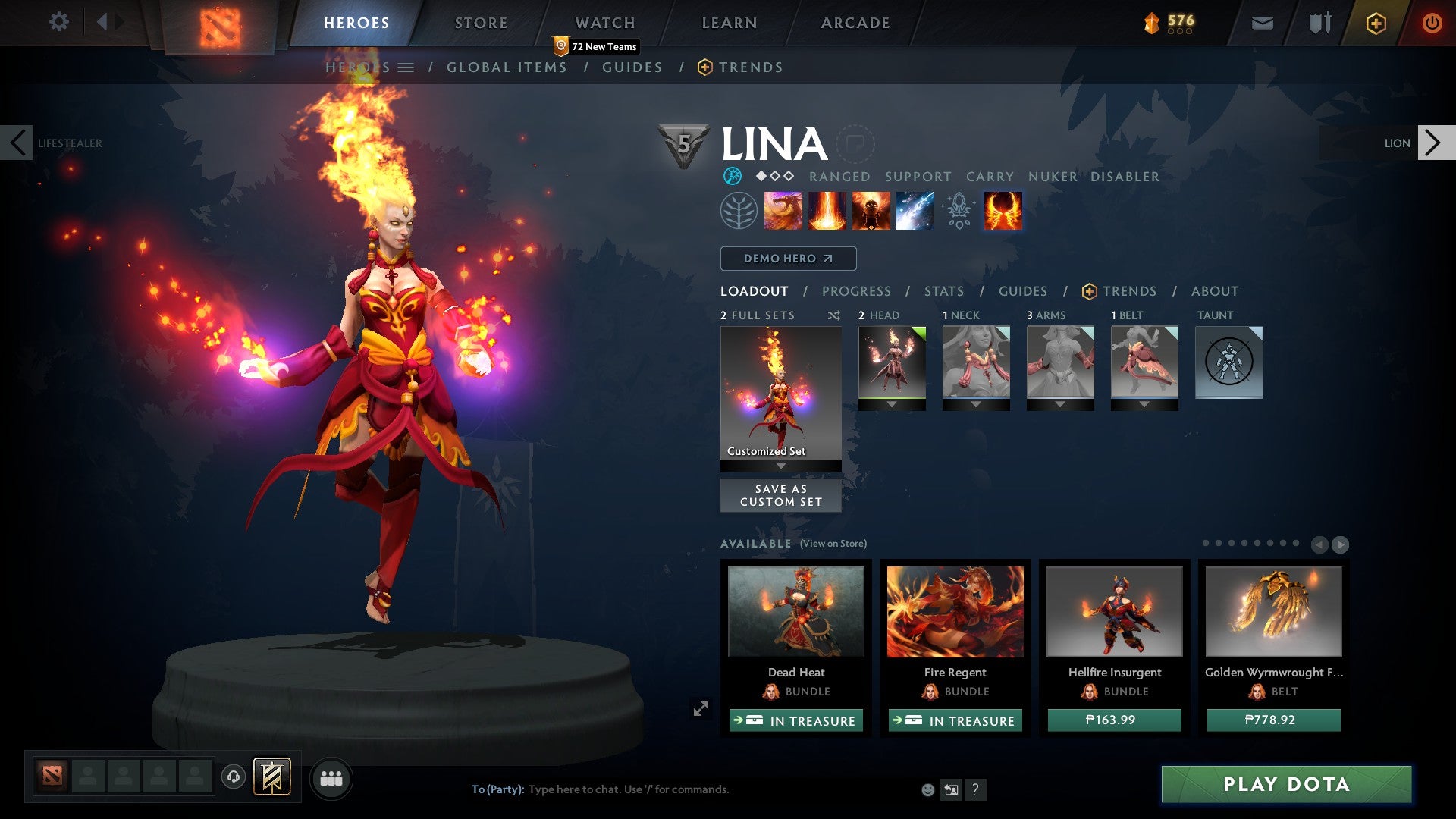Screen dimensions: 1456x819
Task: Go to the Learn section
Action: 729,23
